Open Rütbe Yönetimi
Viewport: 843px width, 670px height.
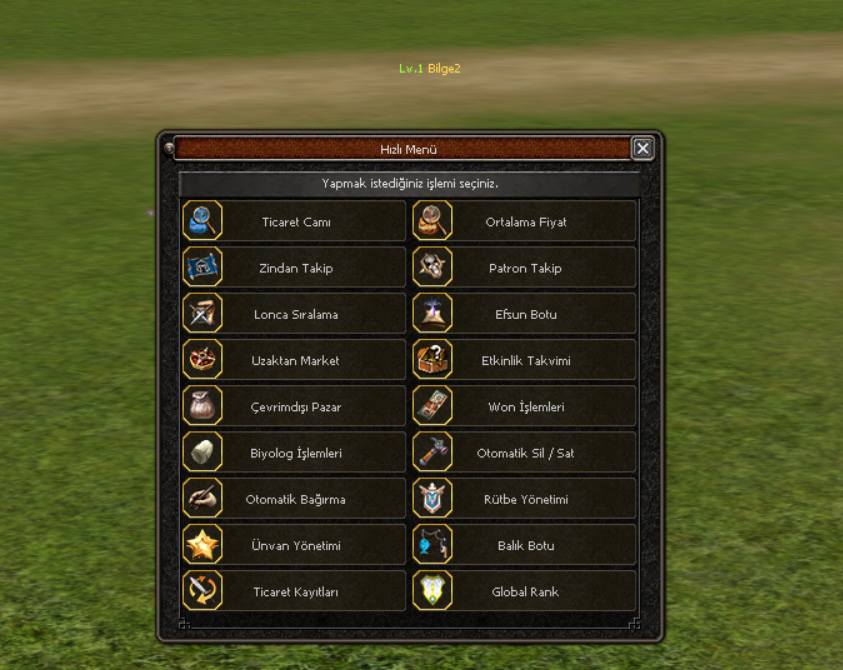(x=525, y=499)
